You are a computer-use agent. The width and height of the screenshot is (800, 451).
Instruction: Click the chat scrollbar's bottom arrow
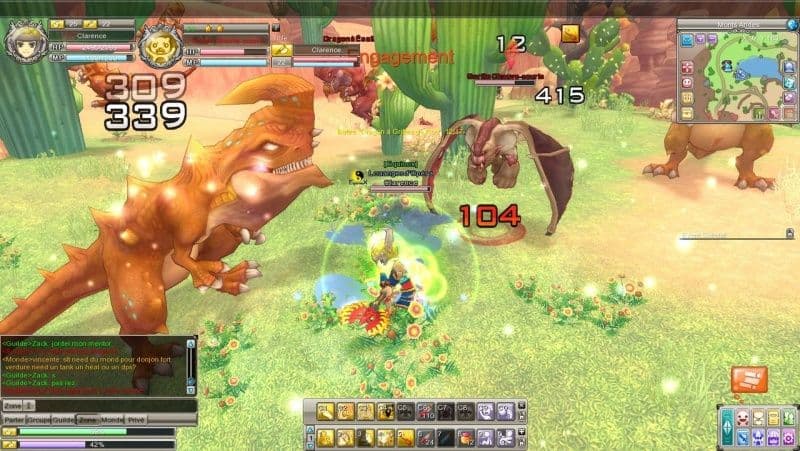(x=191, y=391)
